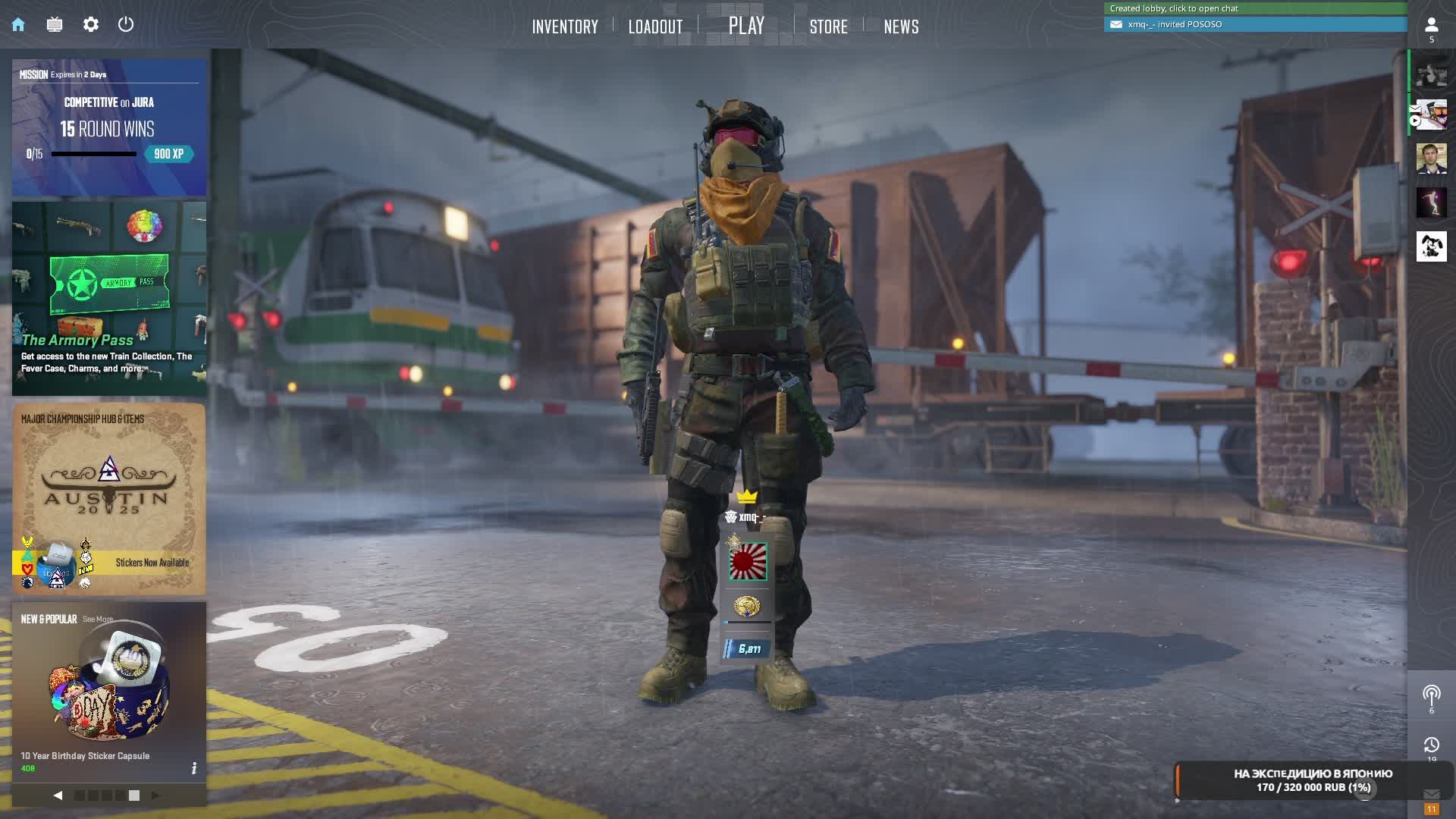Show the News section
Image resolution: width=1456 pixels, height=819 pixels.
901,27
